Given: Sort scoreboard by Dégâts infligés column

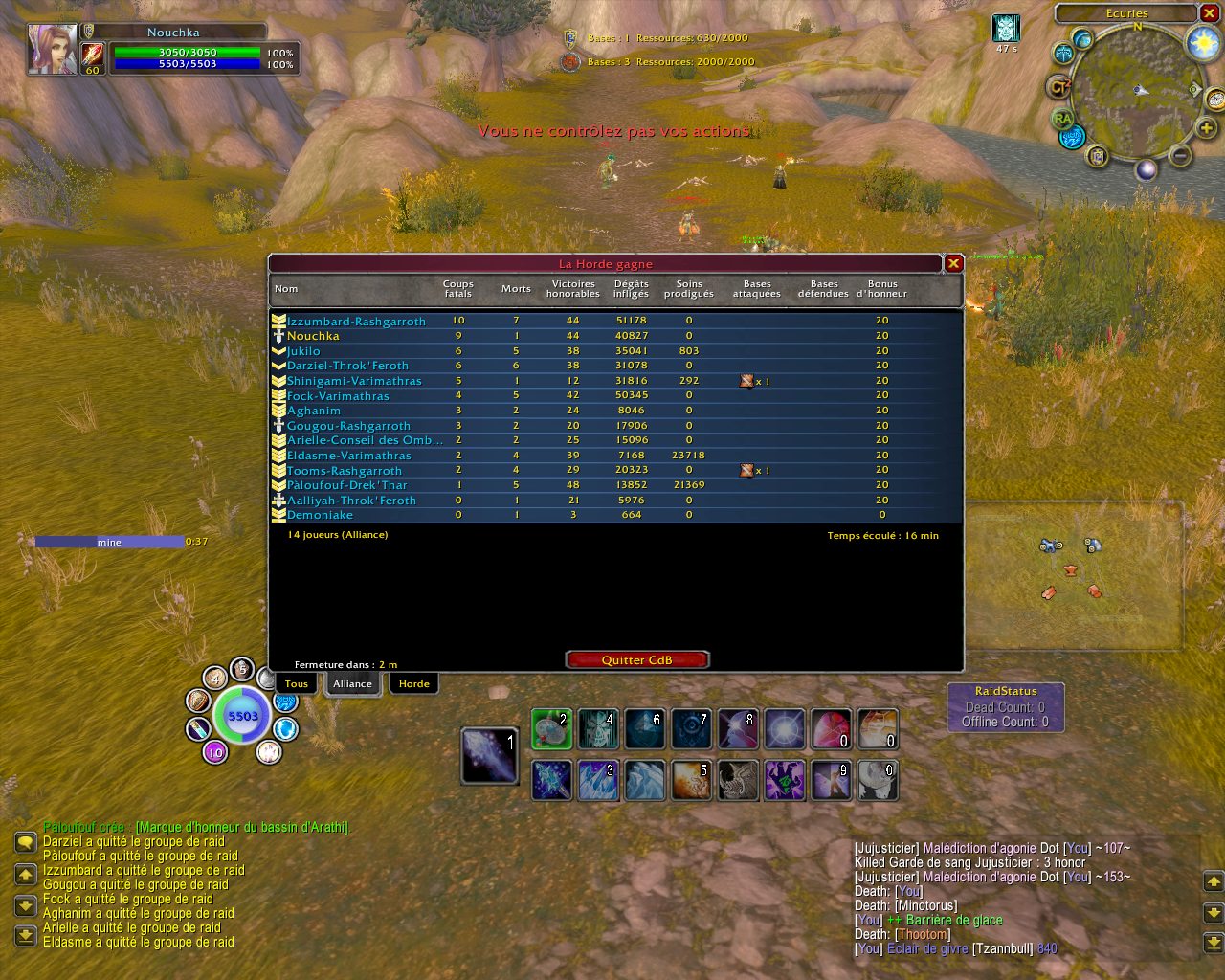Looking at the screenshot, I should click(x=631, y=288).
